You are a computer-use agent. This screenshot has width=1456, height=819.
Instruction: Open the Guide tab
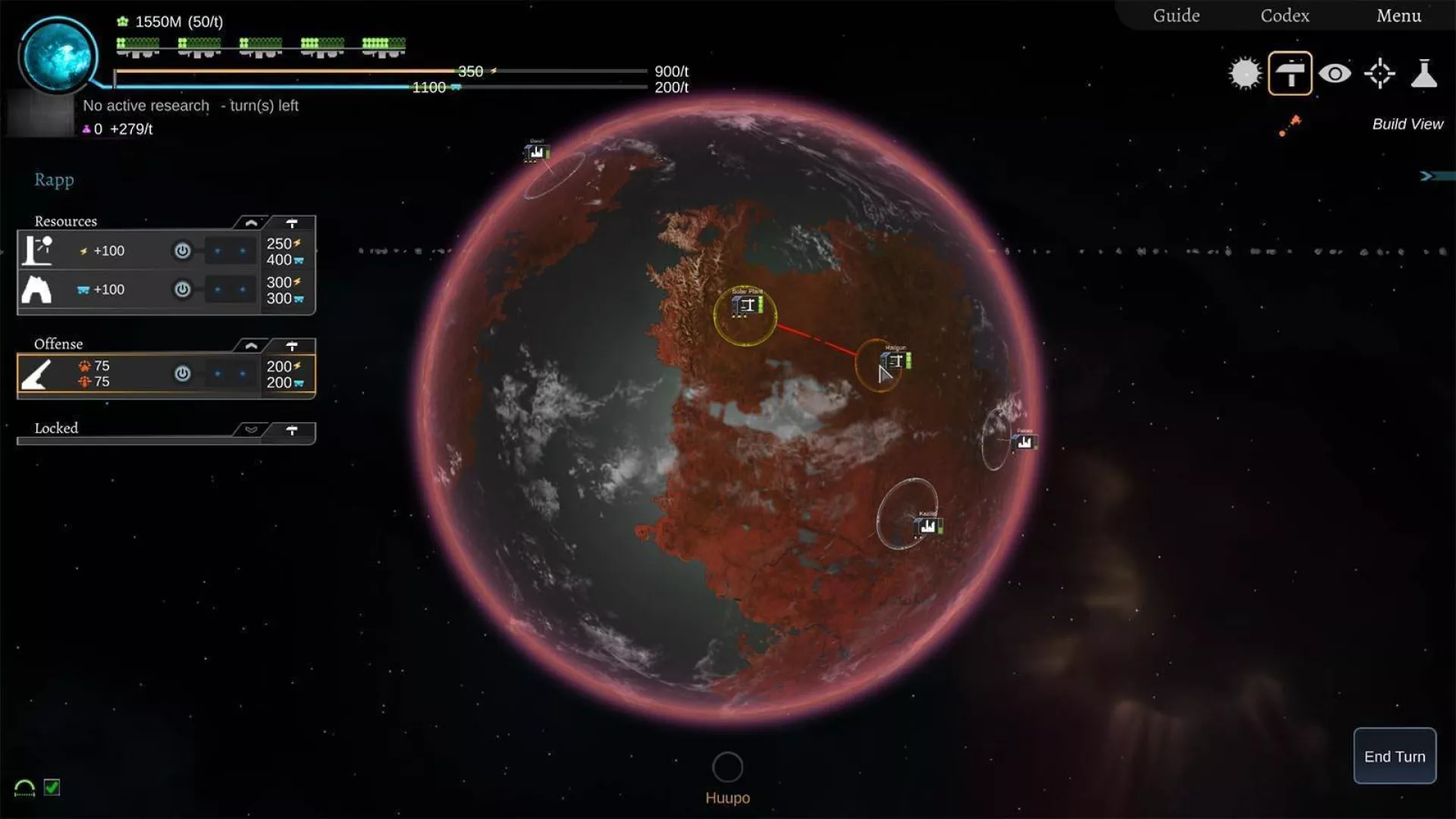(x=1176, y=16)
